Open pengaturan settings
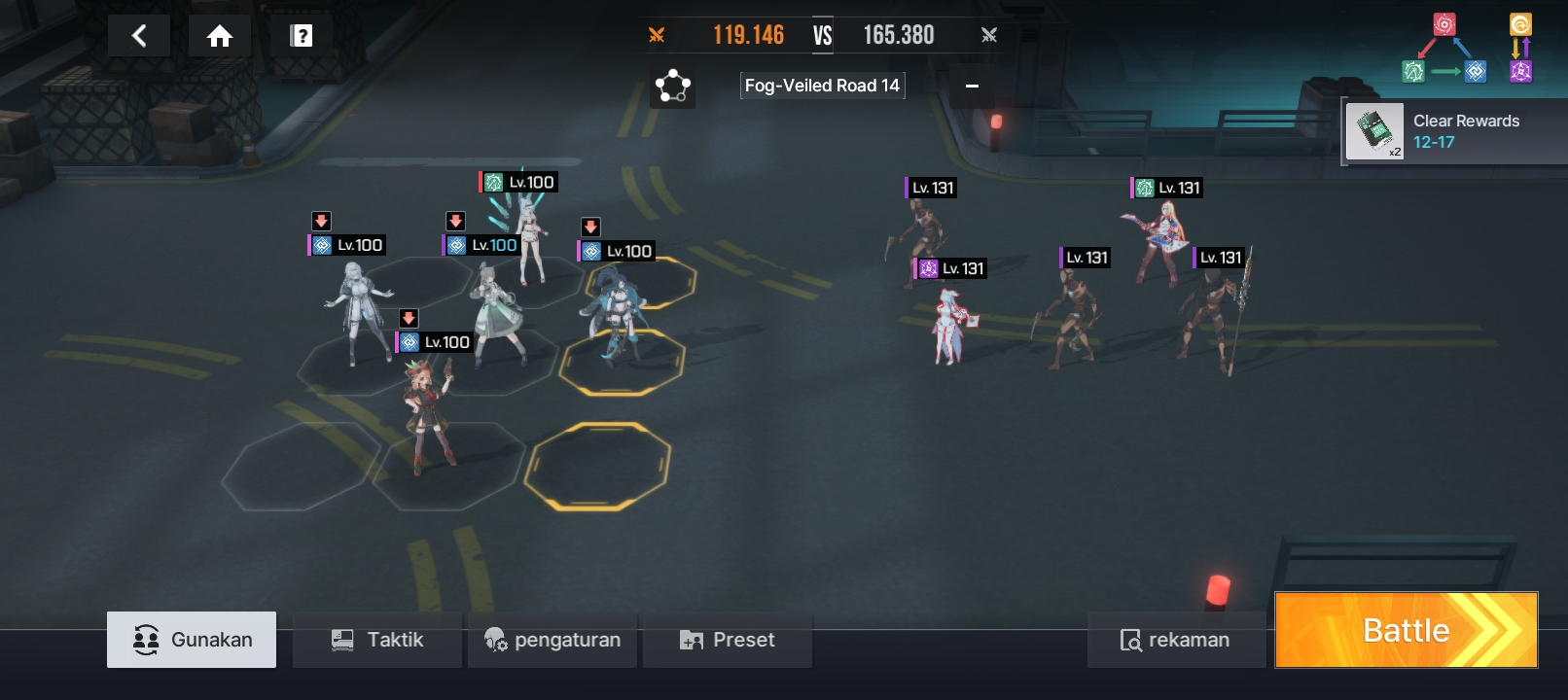The height and width of the screenshot is (700, 1568). (552, 640)
